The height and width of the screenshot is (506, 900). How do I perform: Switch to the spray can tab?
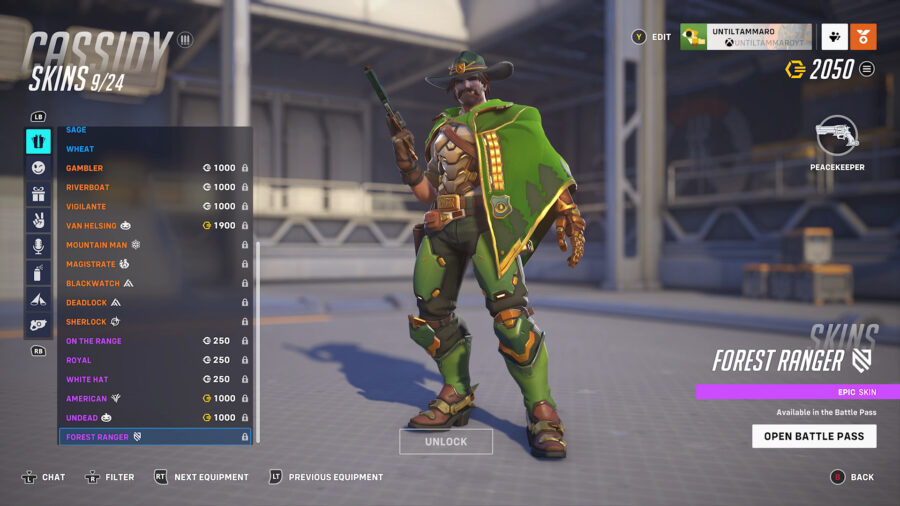click(x=38, y=272)
